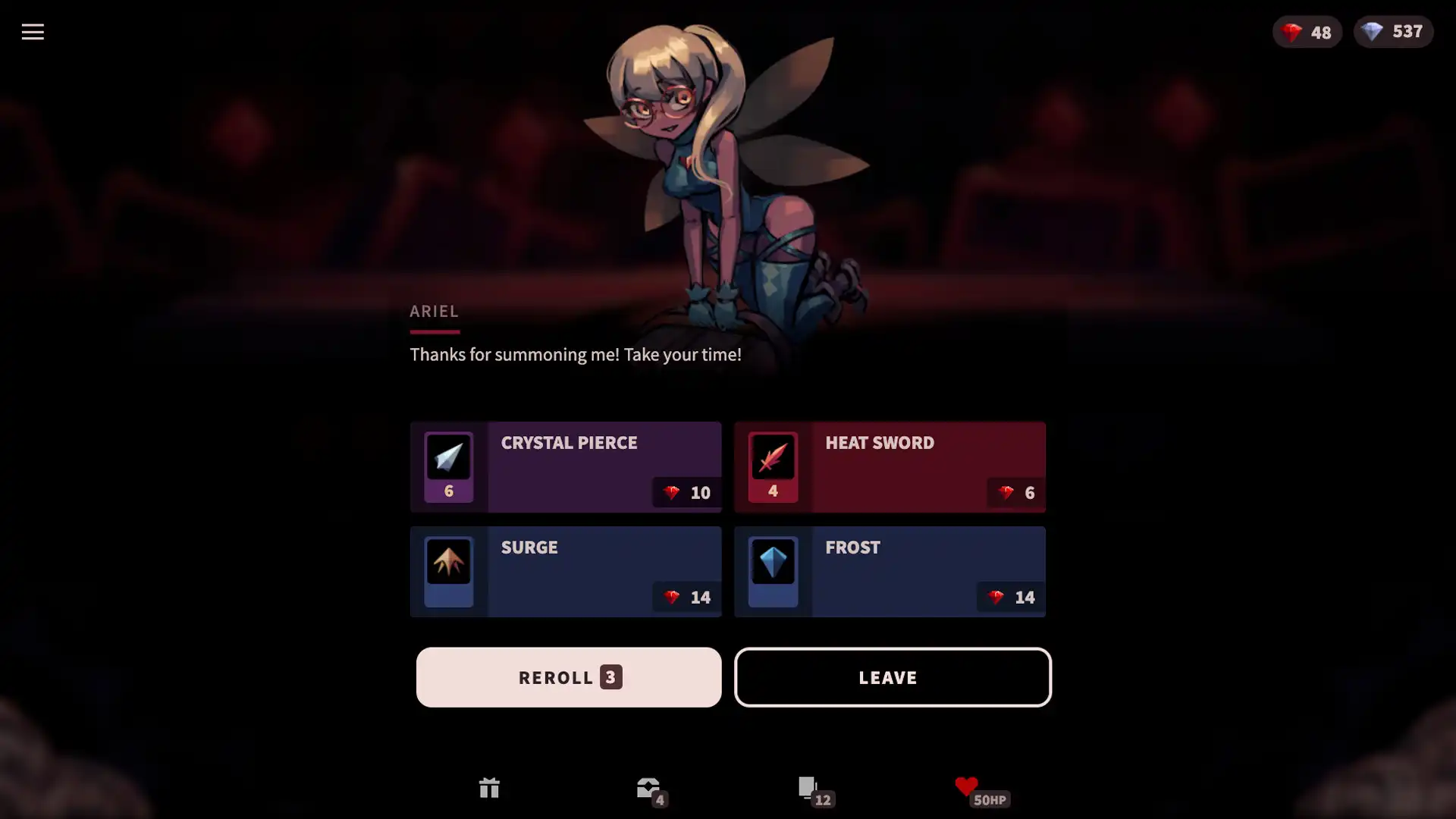Viewport: 1456px width, 819px height.
Task: Click the blue diamond currency counter
Action: tap(1393, 32)
